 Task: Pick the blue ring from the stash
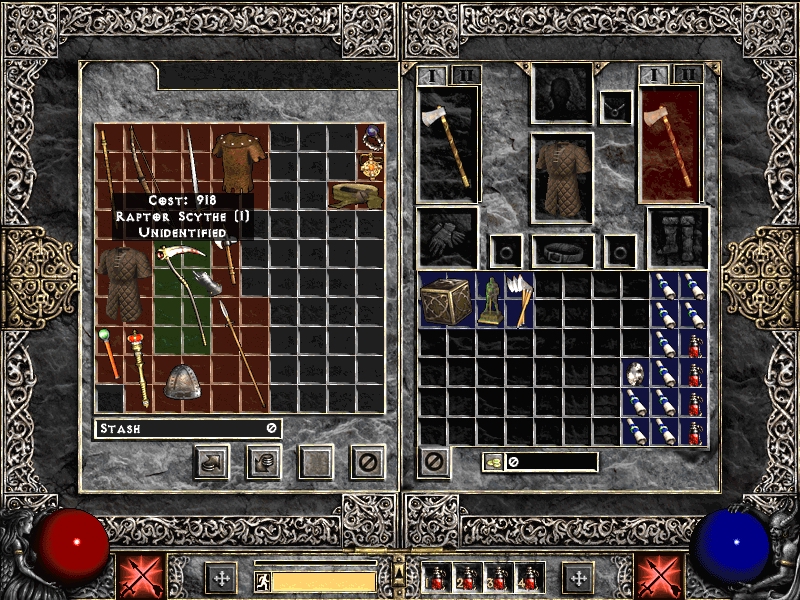click(x=372, y=136)
